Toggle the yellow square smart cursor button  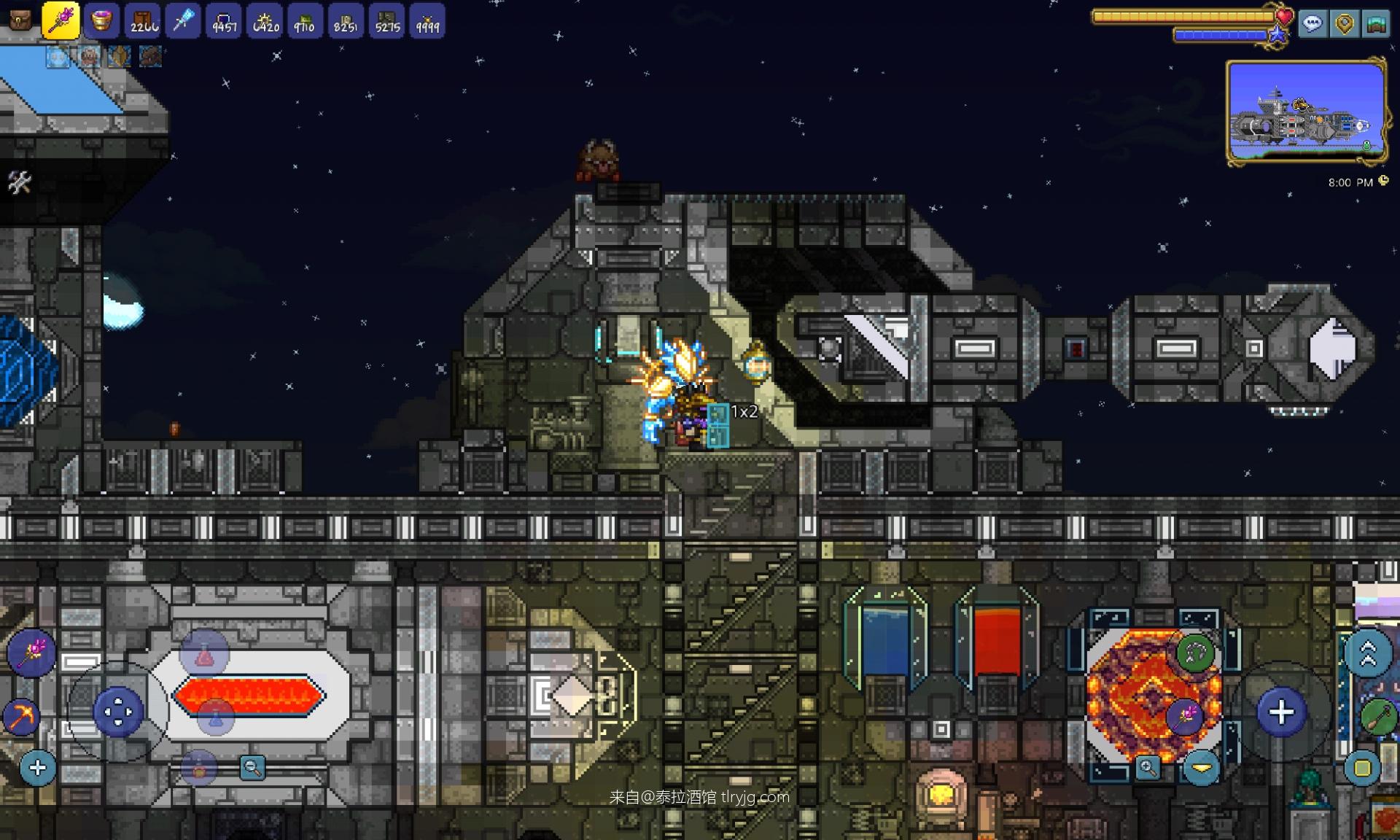coord(1362,768)
